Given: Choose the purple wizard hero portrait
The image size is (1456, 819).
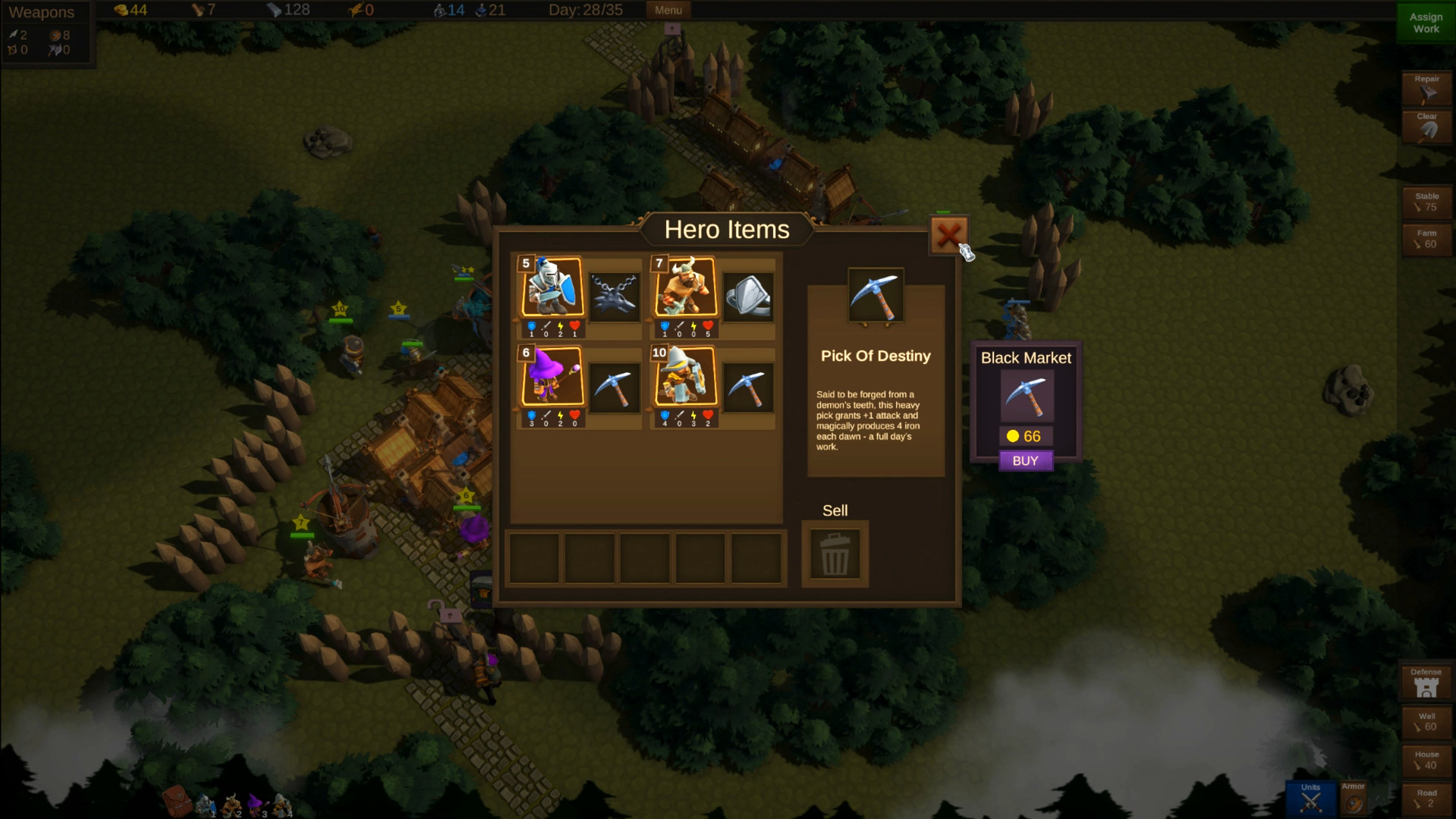Looking at the screenshot, I should pyautogui.click(x=552, y=377).
